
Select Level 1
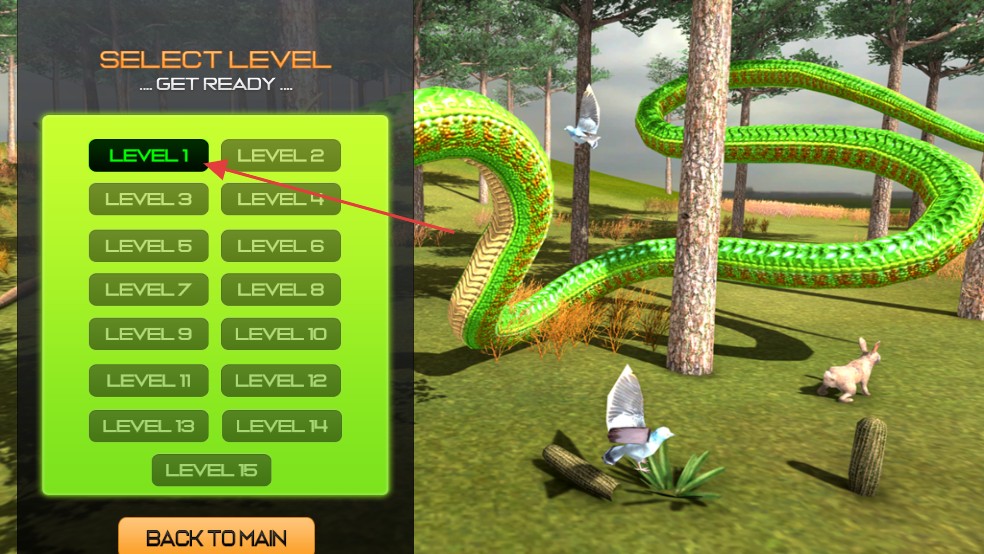tap(148, 156)
